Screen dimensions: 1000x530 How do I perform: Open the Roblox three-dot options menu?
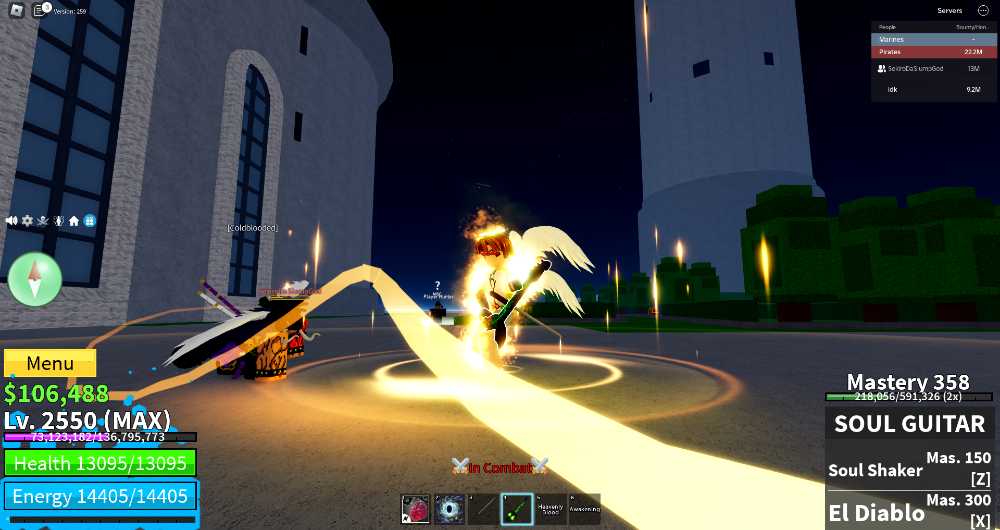click(982, 11)
